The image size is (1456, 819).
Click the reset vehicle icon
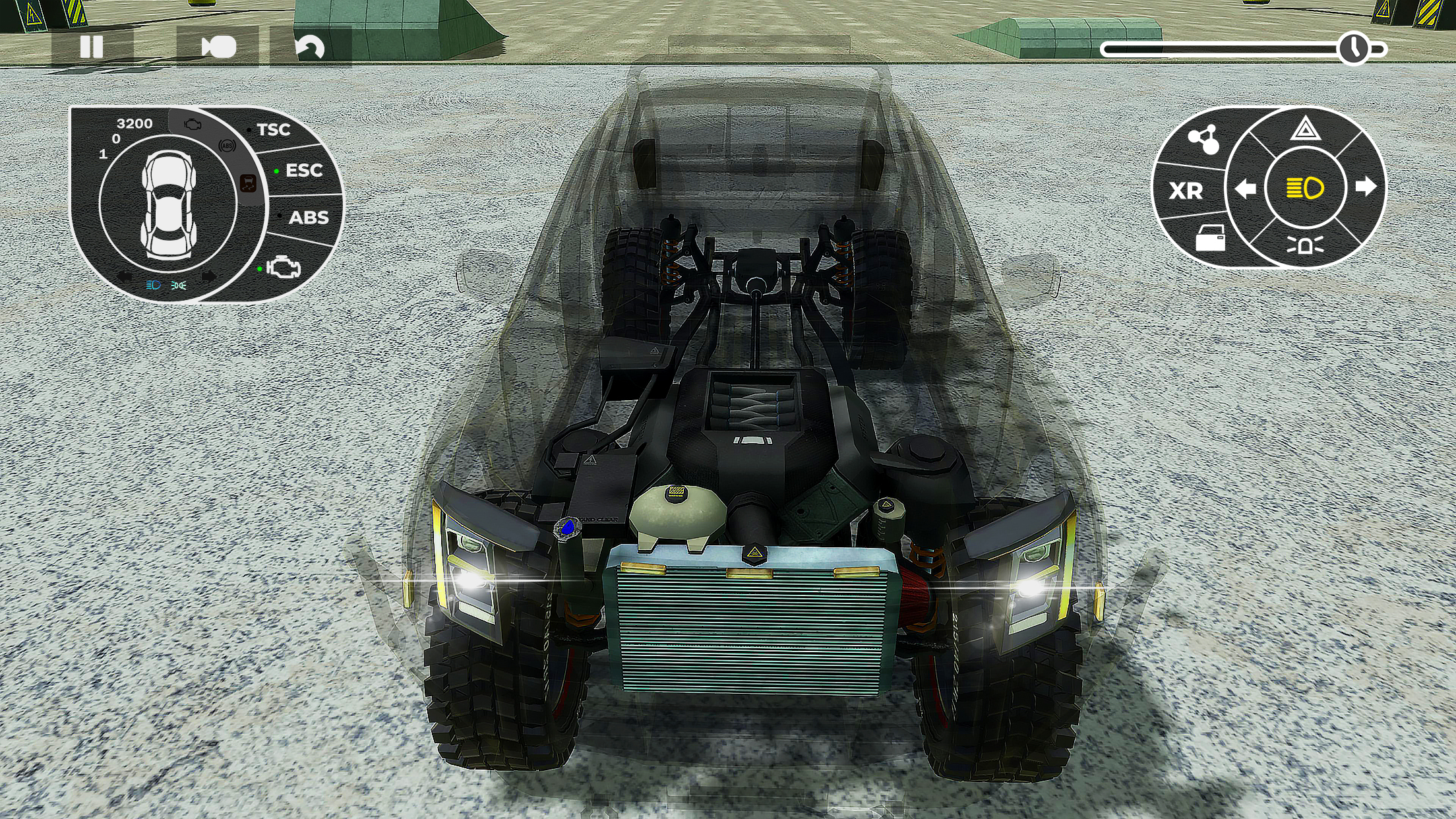[x=311, y=45]
